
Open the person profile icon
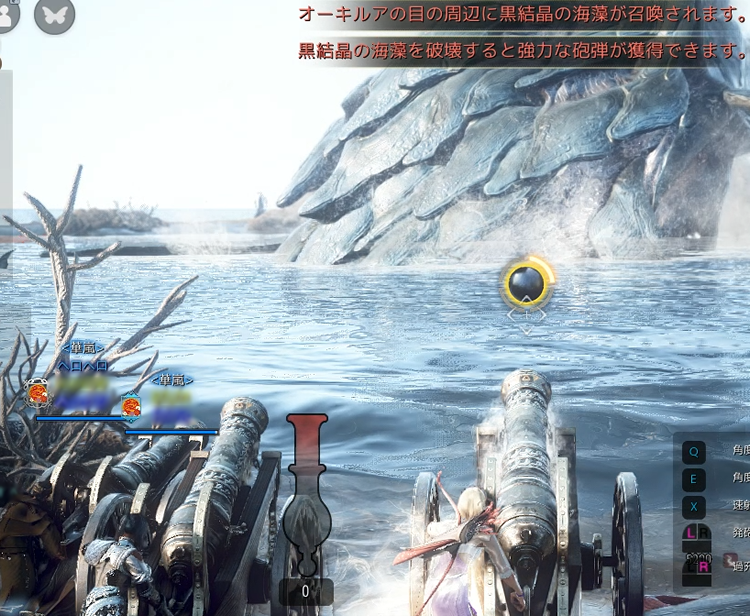(x=8, y=14)
